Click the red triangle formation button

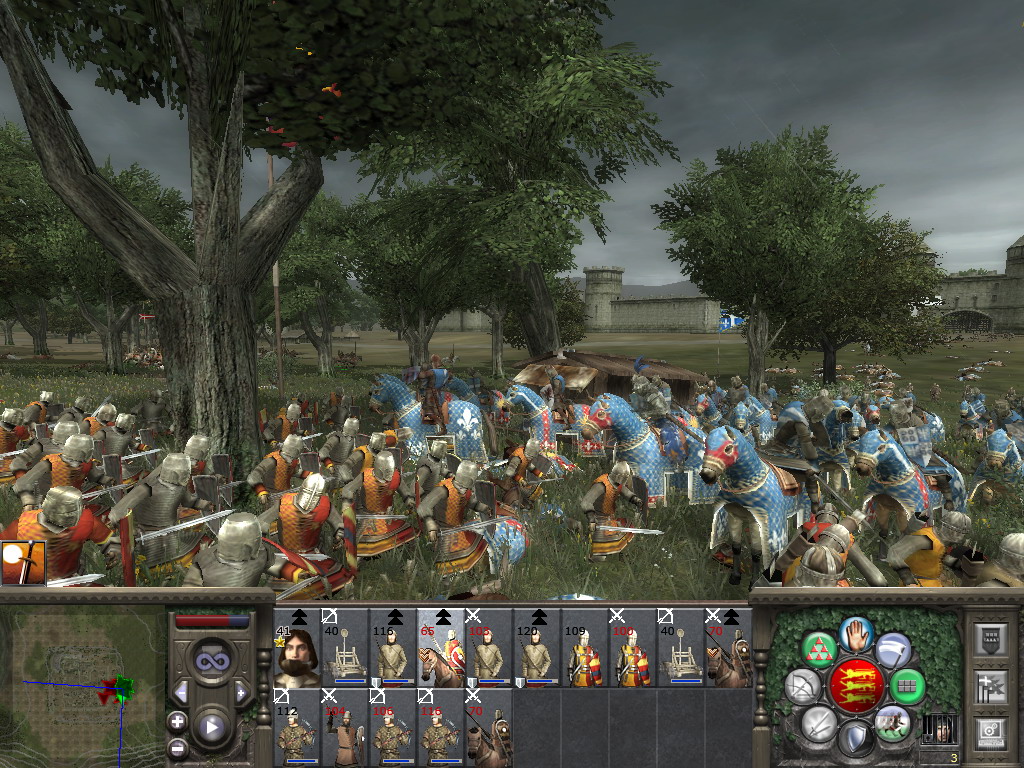pyautogui.click(x=820, y=650)
